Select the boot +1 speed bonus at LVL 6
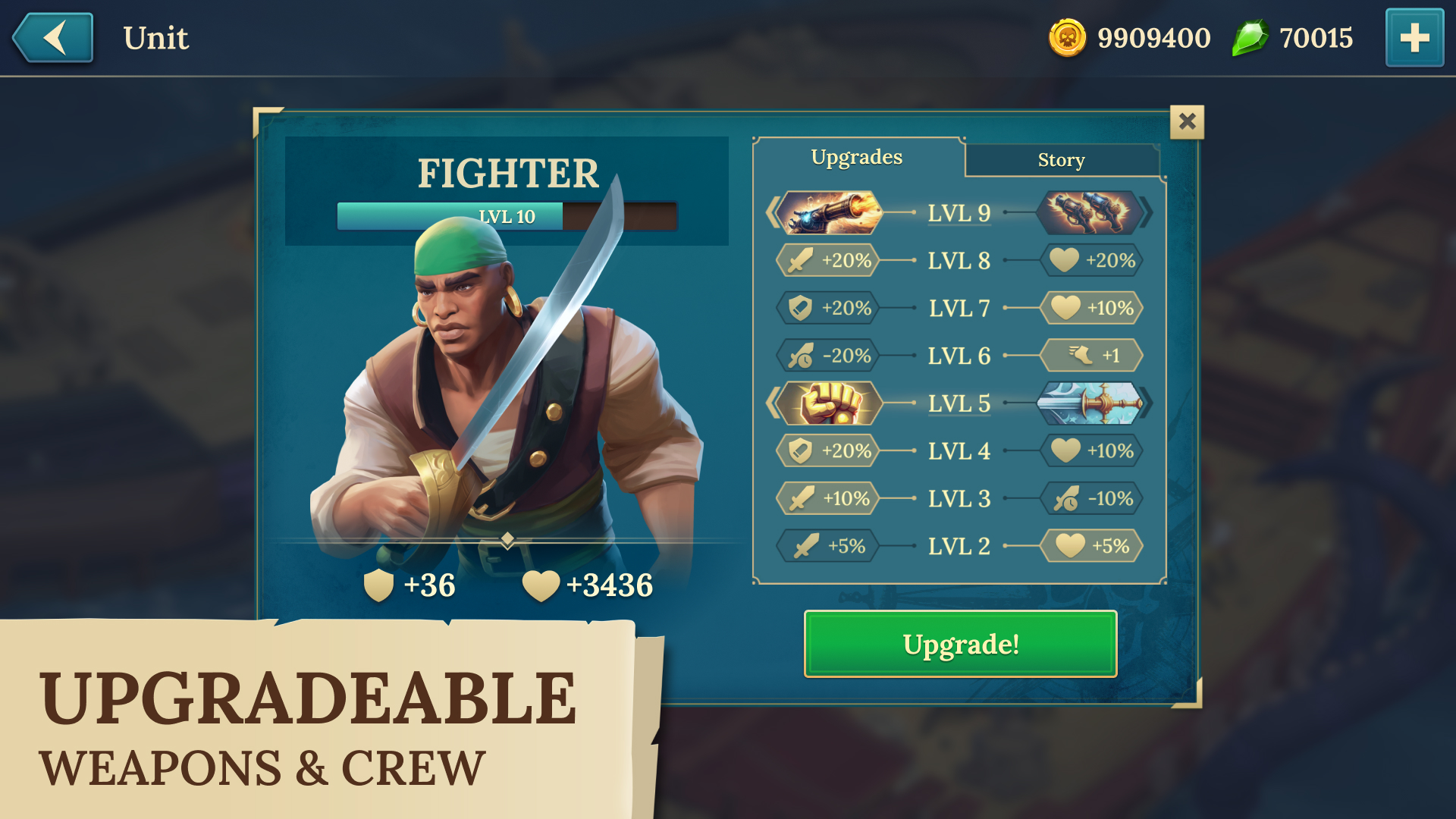 tap(1090, 356)
